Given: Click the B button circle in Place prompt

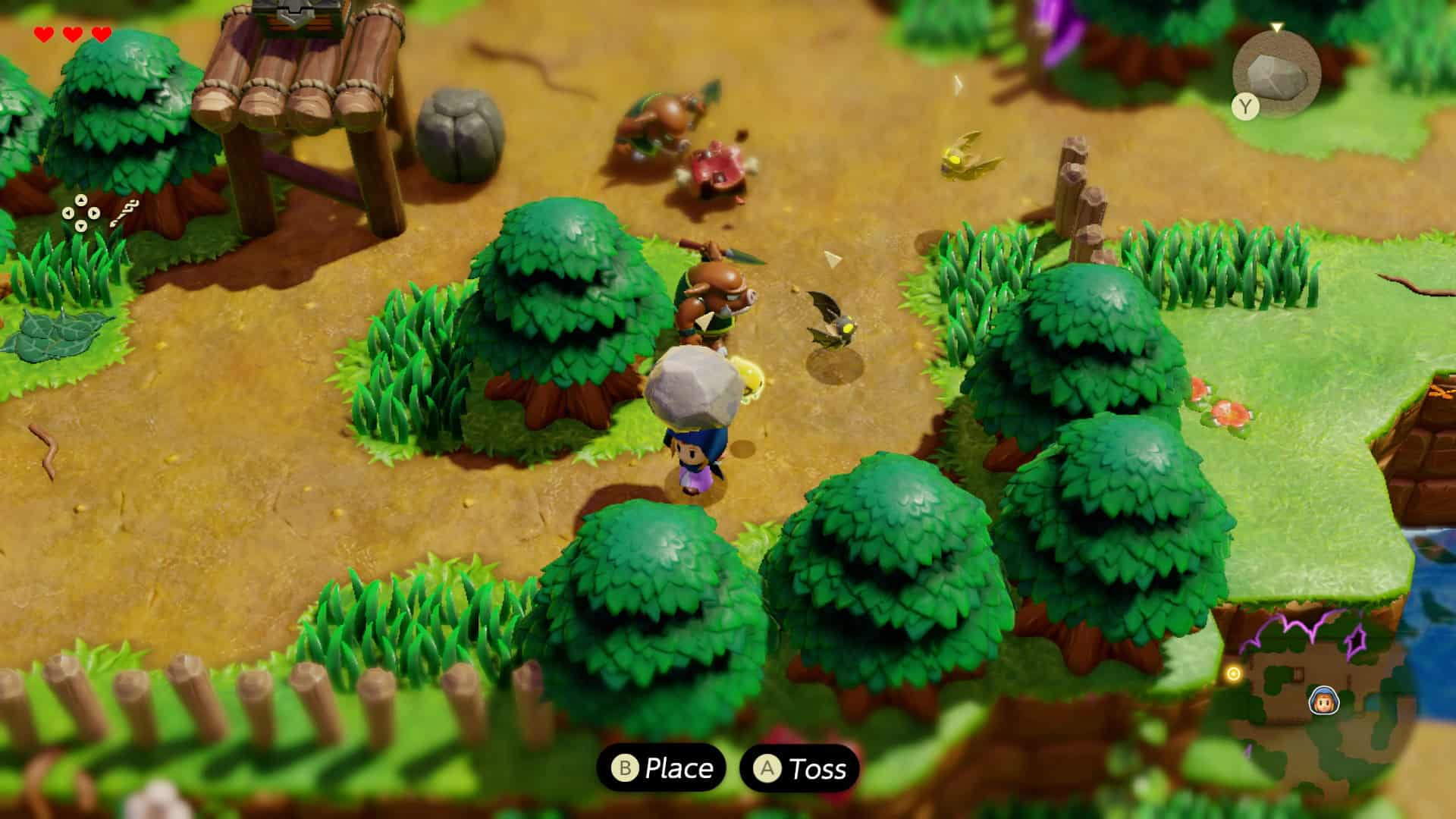Looking at the screenshot, I should point(623,768).
